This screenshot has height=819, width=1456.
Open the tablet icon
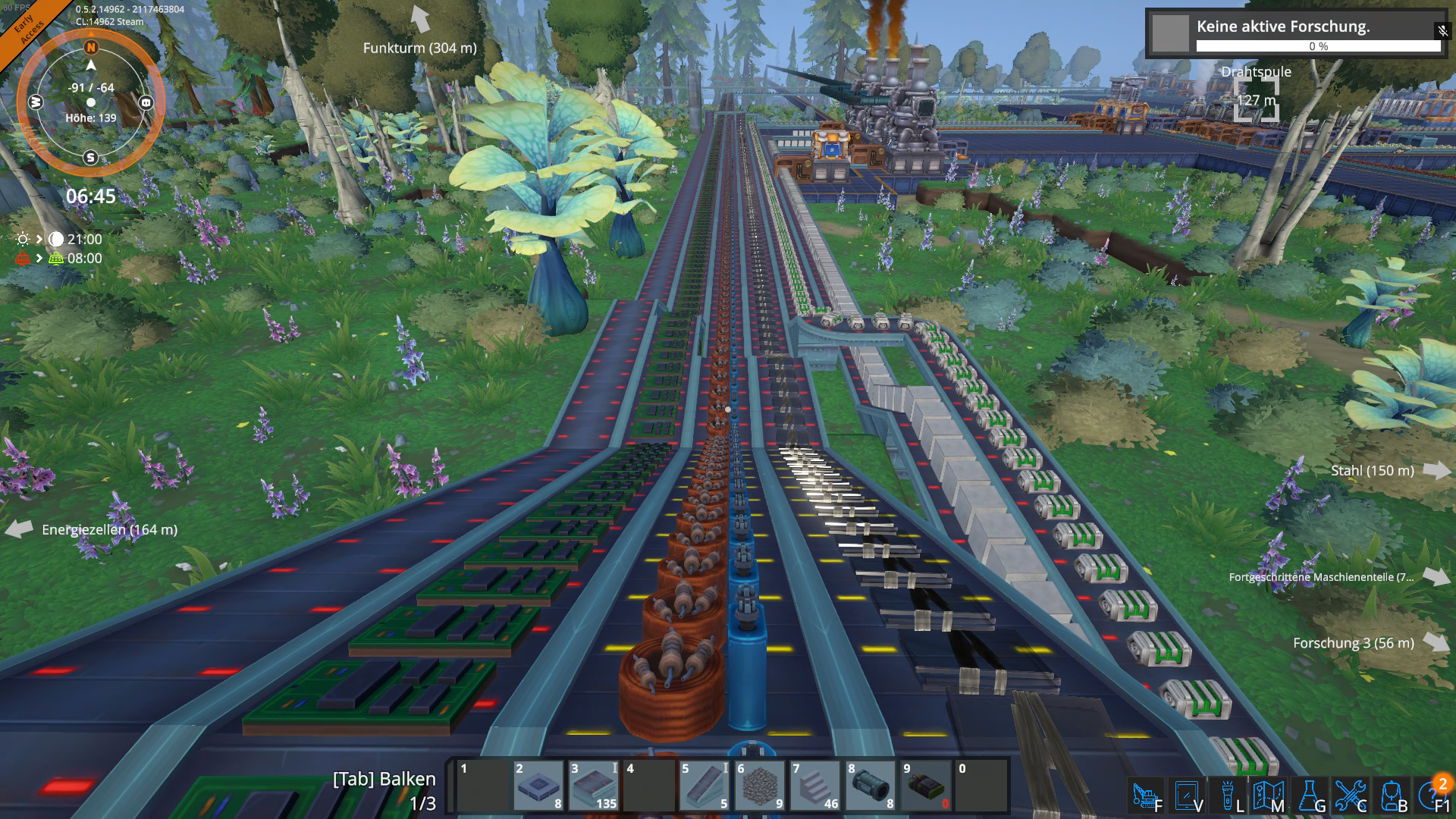1187,796
